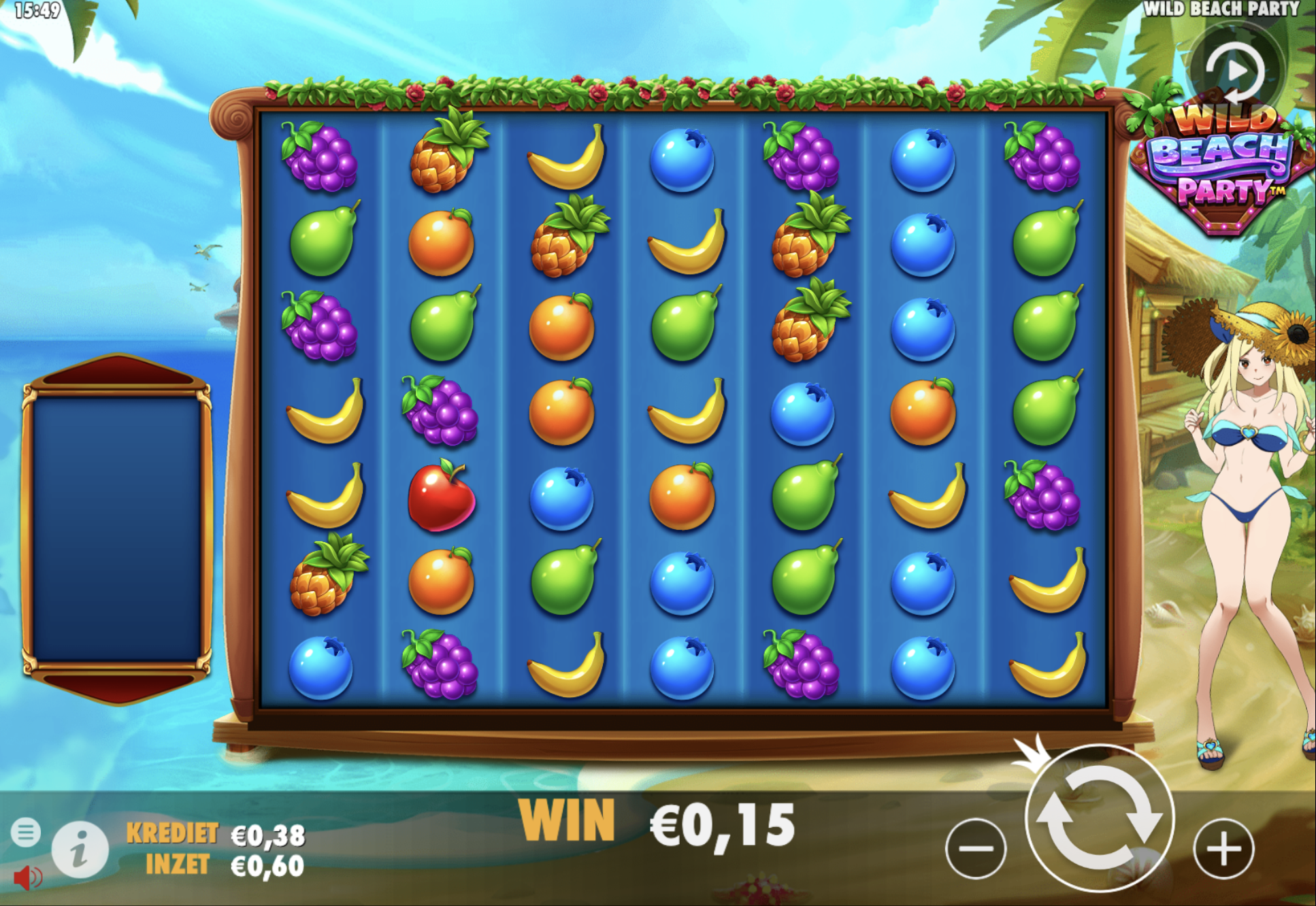Image resolution: width=1316 pixels, height=906 pixels.
Task: Decrease the bet with the minus button
Action: point(976,848)
